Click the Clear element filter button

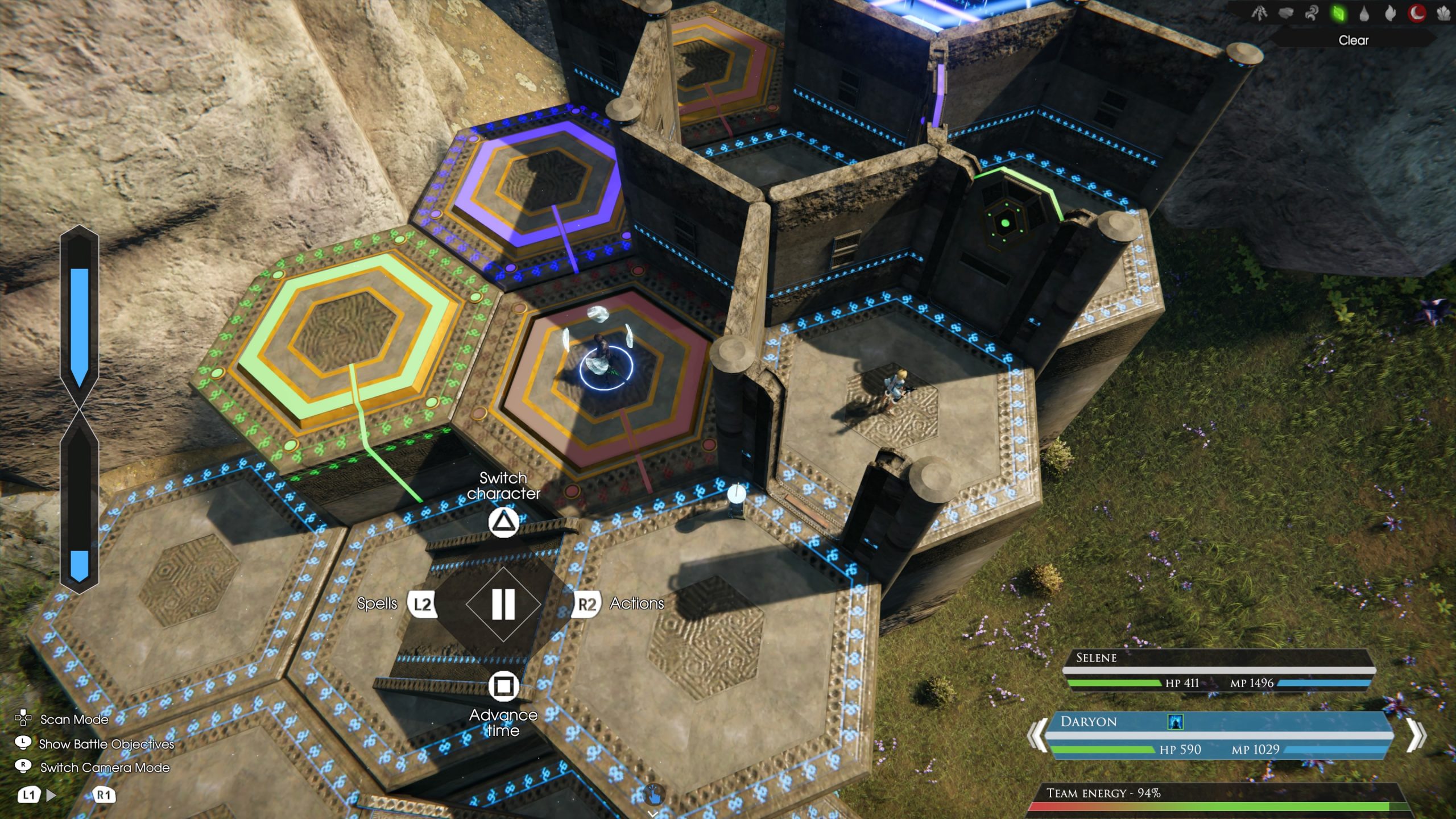pyautogui.click(x=1353, y=40)
